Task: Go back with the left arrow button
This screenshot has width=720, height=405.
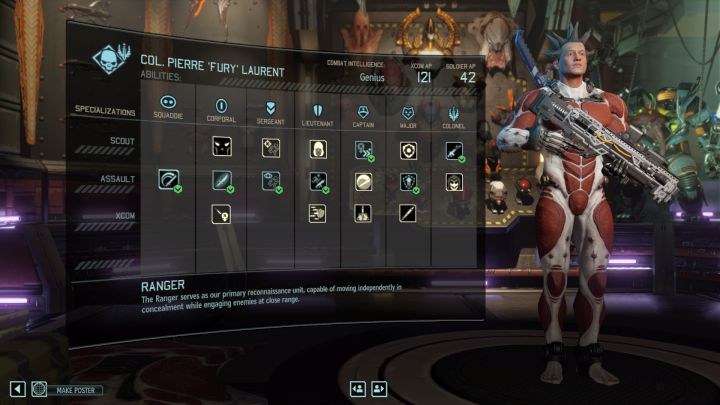Action: [17, 389]
